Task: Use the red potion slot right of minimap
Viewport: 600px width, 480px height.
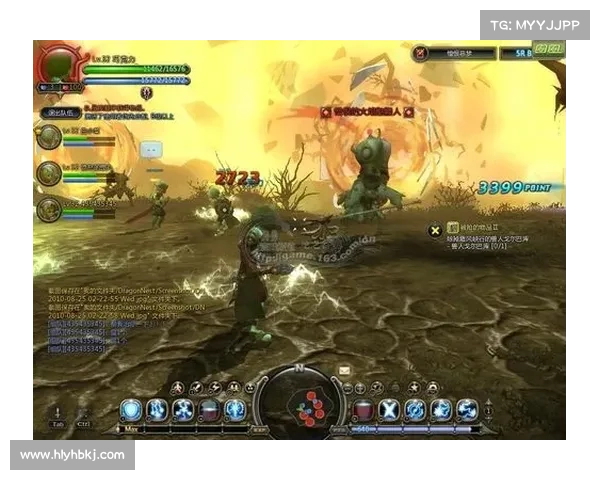Action: (363, 409)
